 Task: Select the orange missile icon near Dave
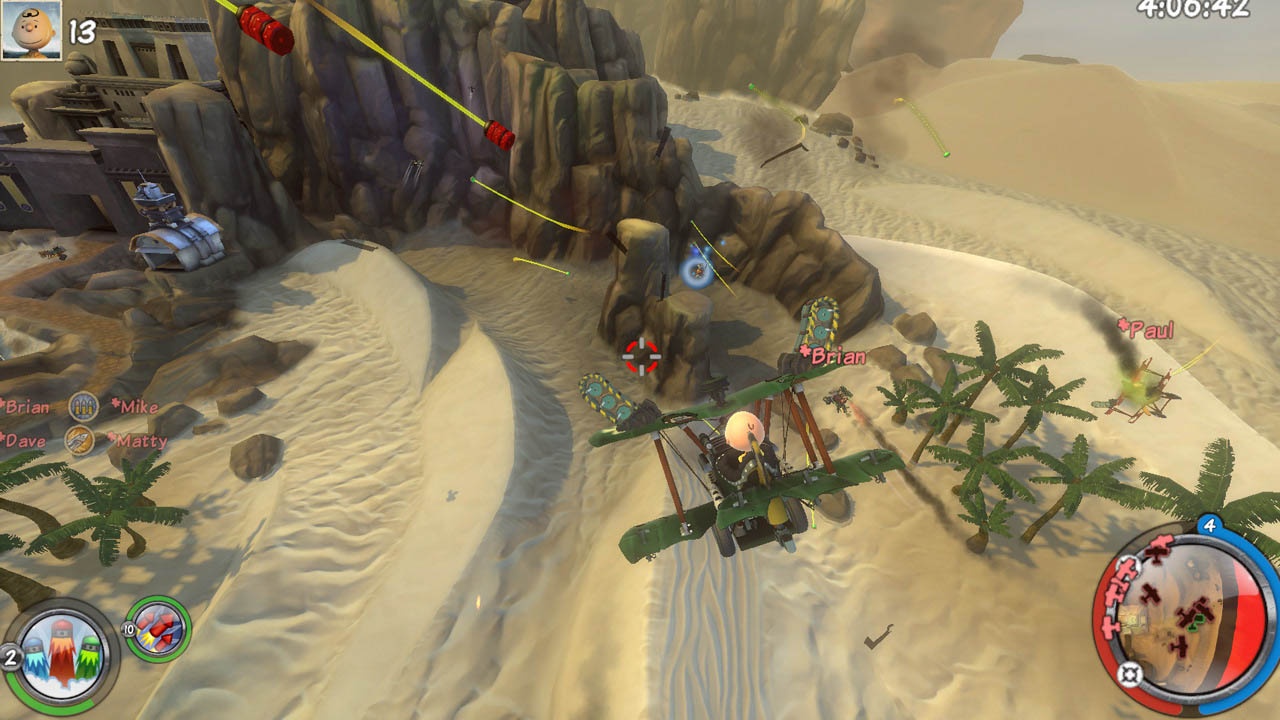click(x=79, y=438)
